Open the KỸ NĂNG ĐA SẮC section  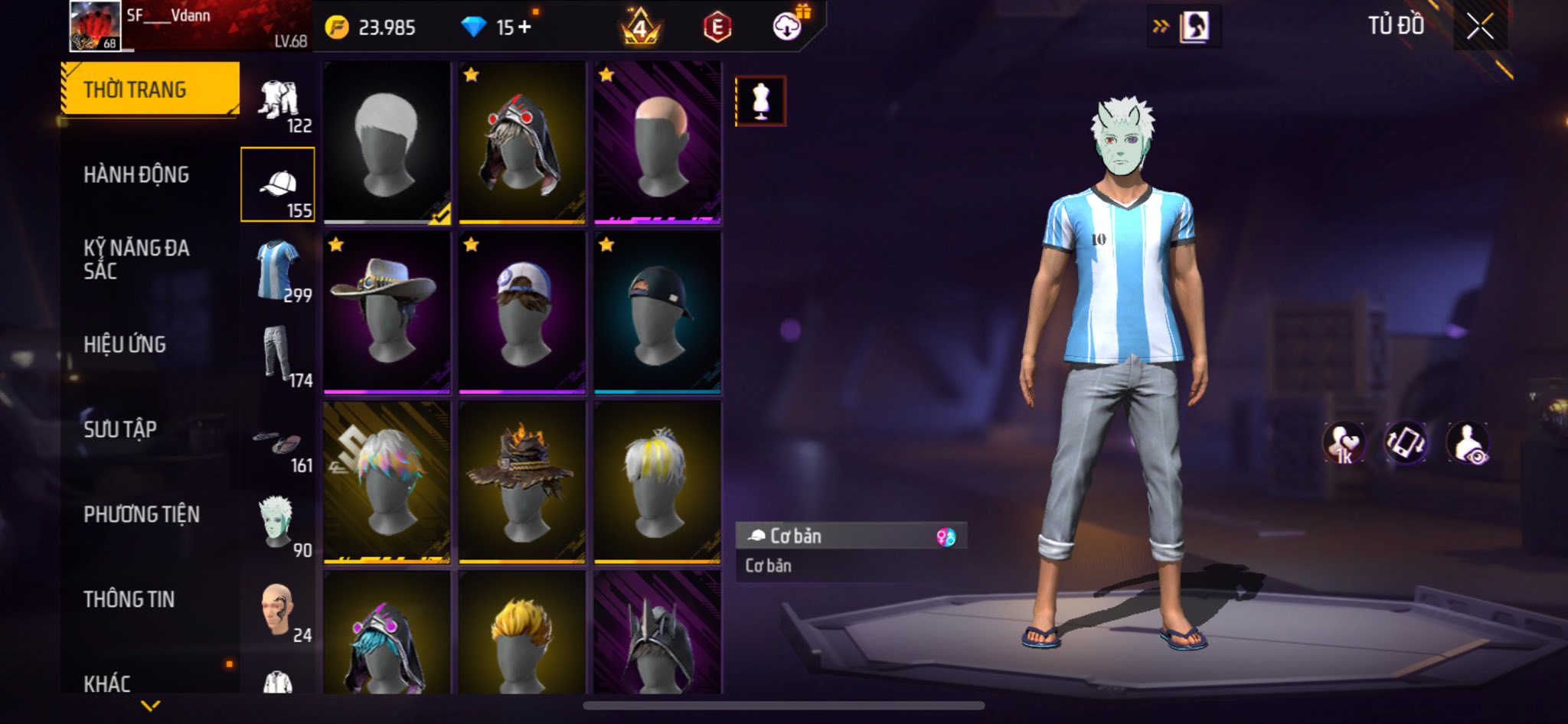[x=136, y=259]
